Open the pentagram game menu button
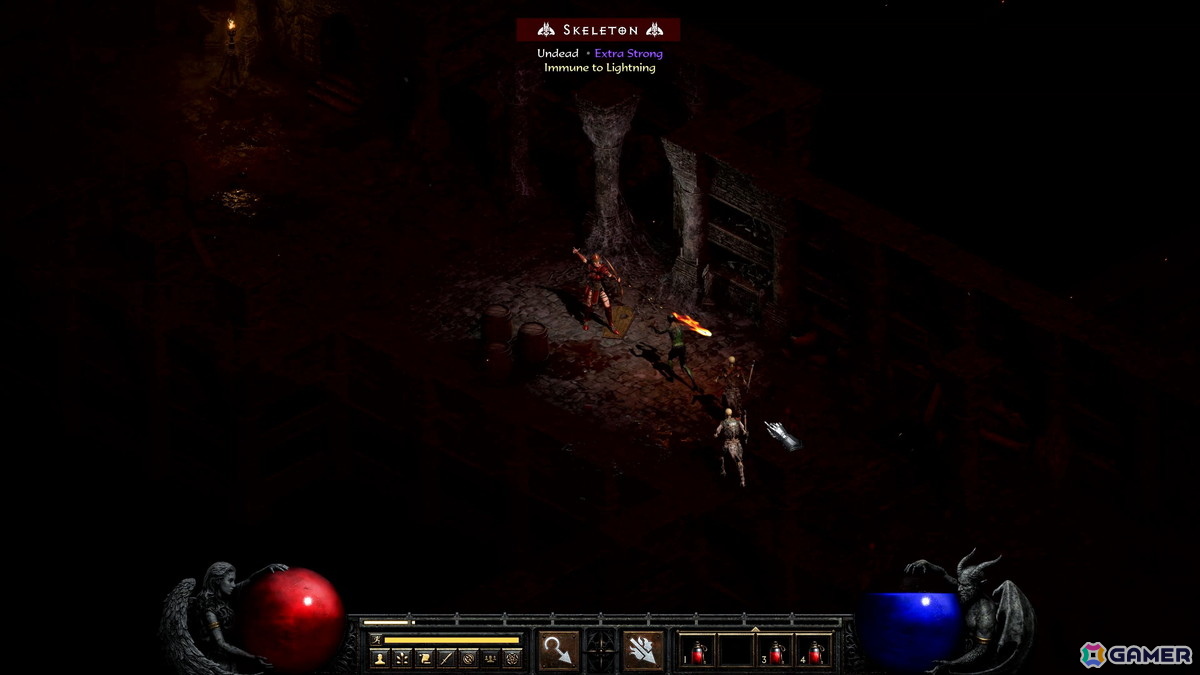This screenshot has height=675, width=1200. [x=512, y=657]
